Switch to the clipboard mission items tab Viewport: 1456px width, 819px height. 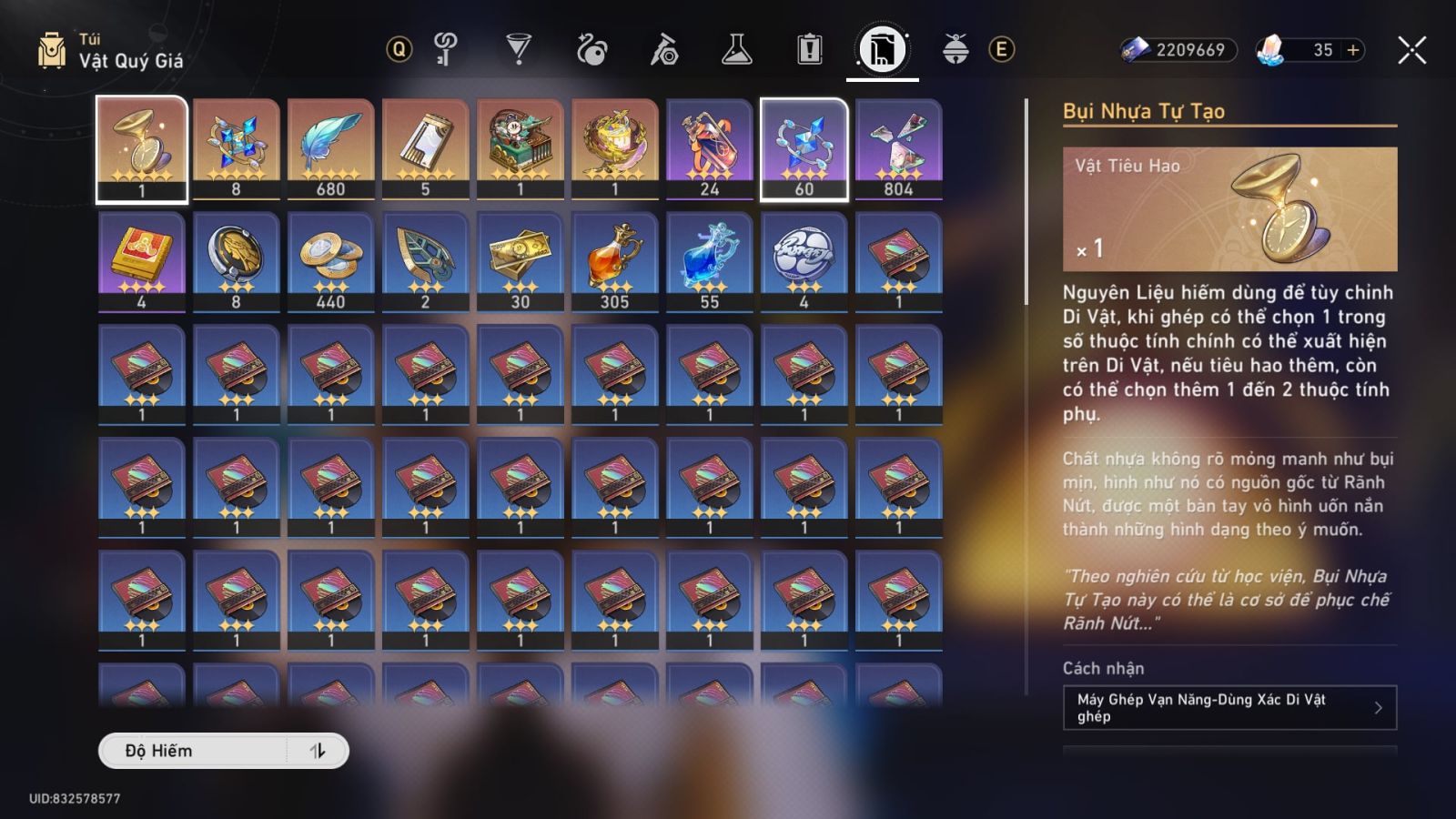pos(809,49)
